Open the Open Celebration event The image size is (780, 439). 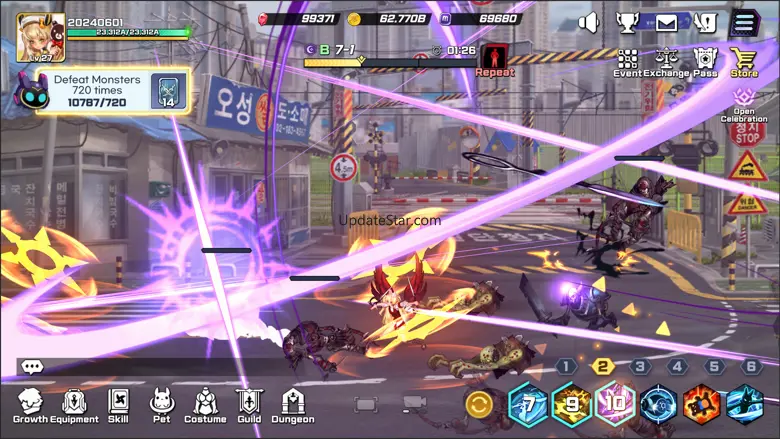[743, 104]
